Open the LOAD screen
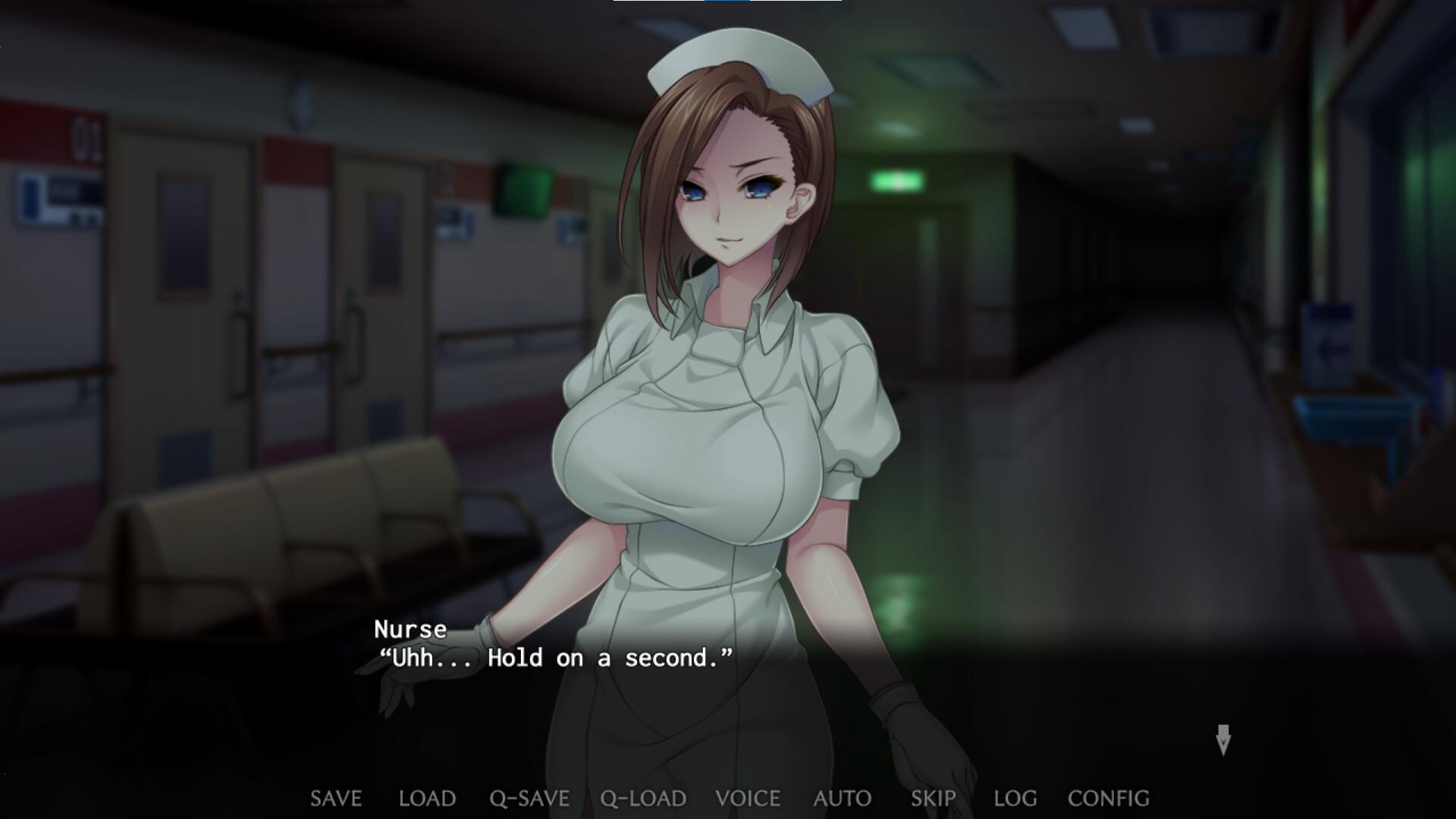 (427, 798)
